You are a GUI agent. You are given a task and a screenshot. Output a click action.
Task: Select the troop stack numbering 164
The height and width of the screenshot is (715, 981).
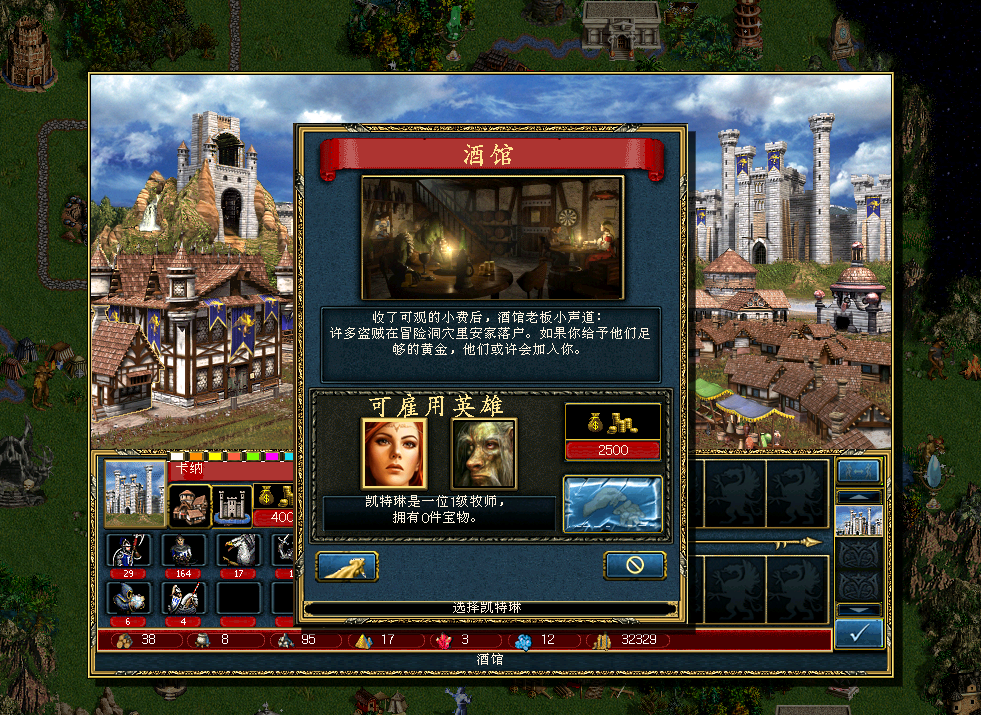tap(184, 551)
